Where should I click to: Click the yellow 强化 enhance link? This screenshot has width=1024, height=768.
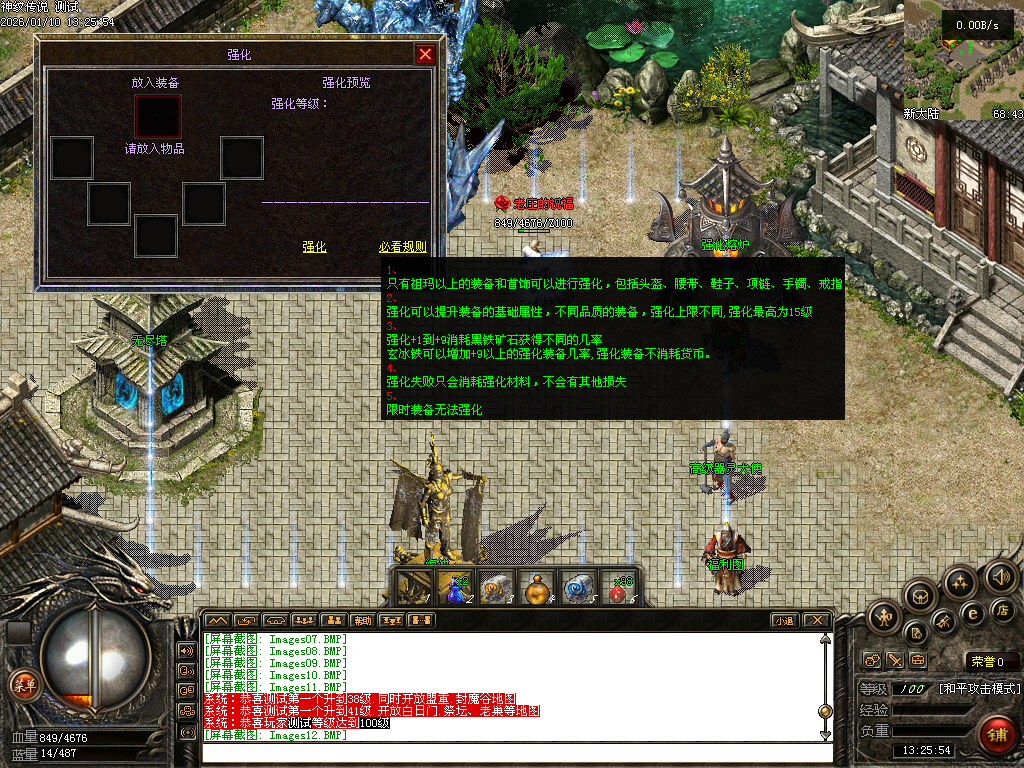pos(314,247)
